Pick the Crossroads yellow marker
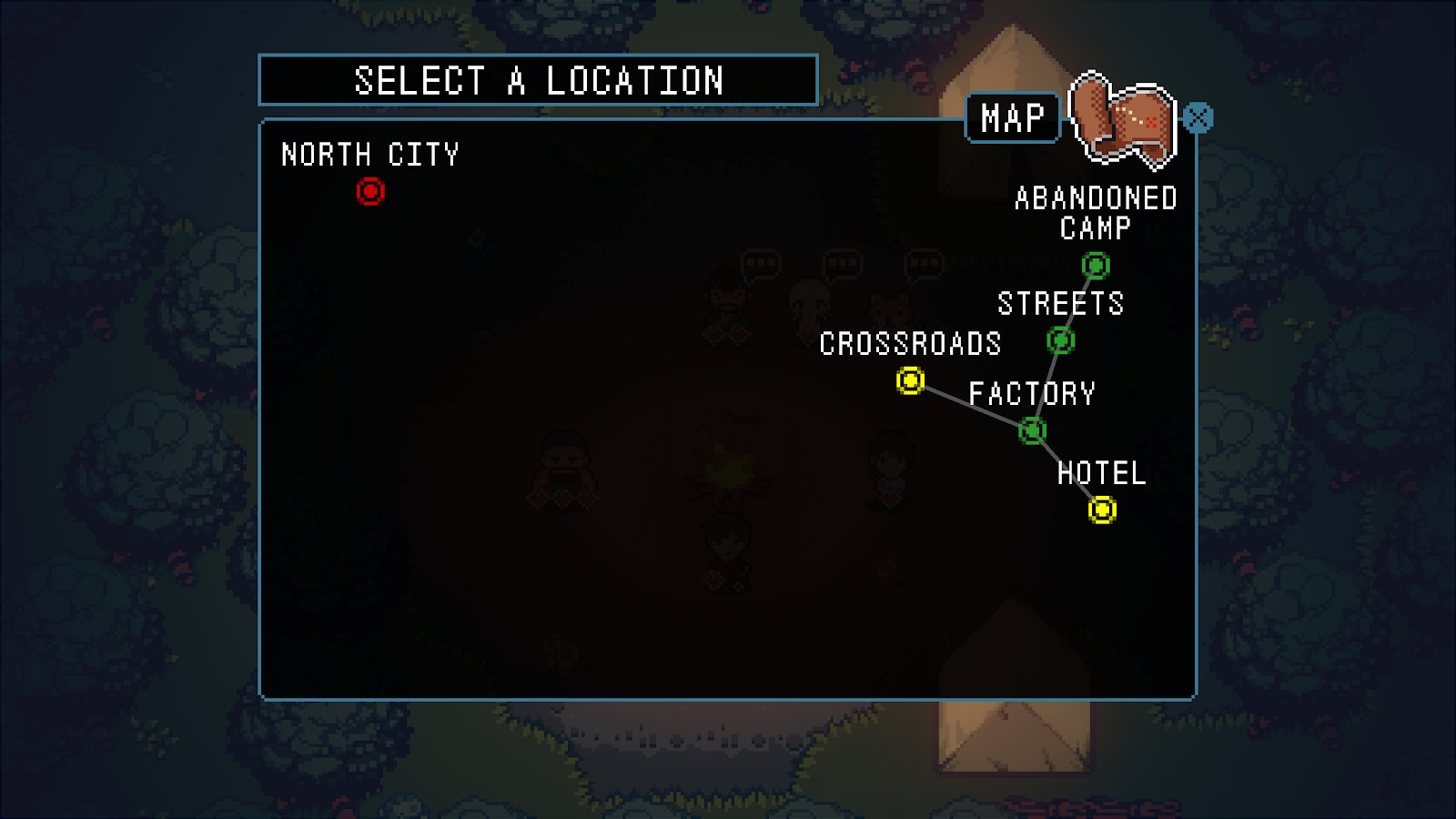This screenshot has height=819, width=1456. [910, 380]
